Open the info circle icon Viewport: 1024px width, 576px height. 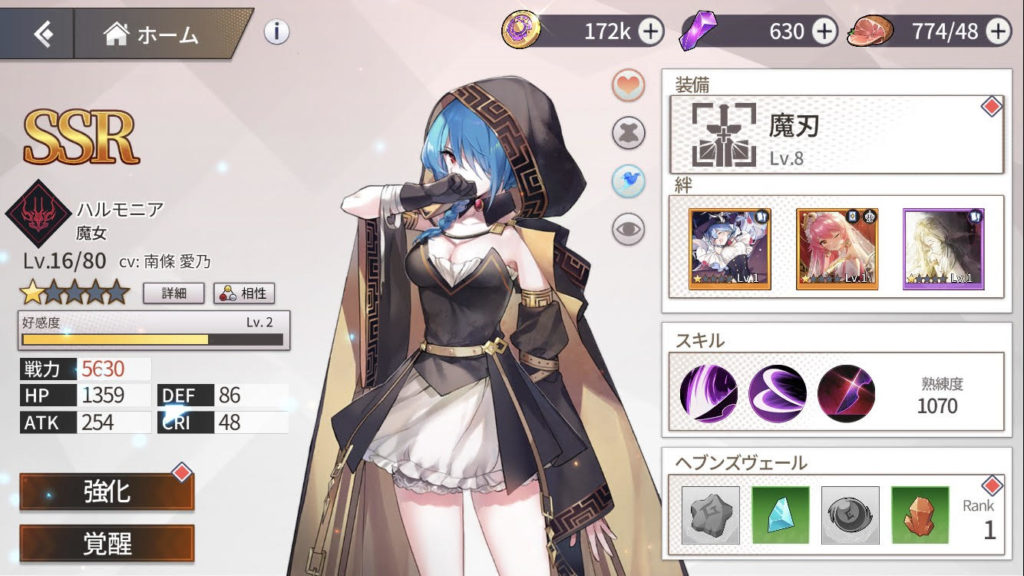click(x=276, y=32)
